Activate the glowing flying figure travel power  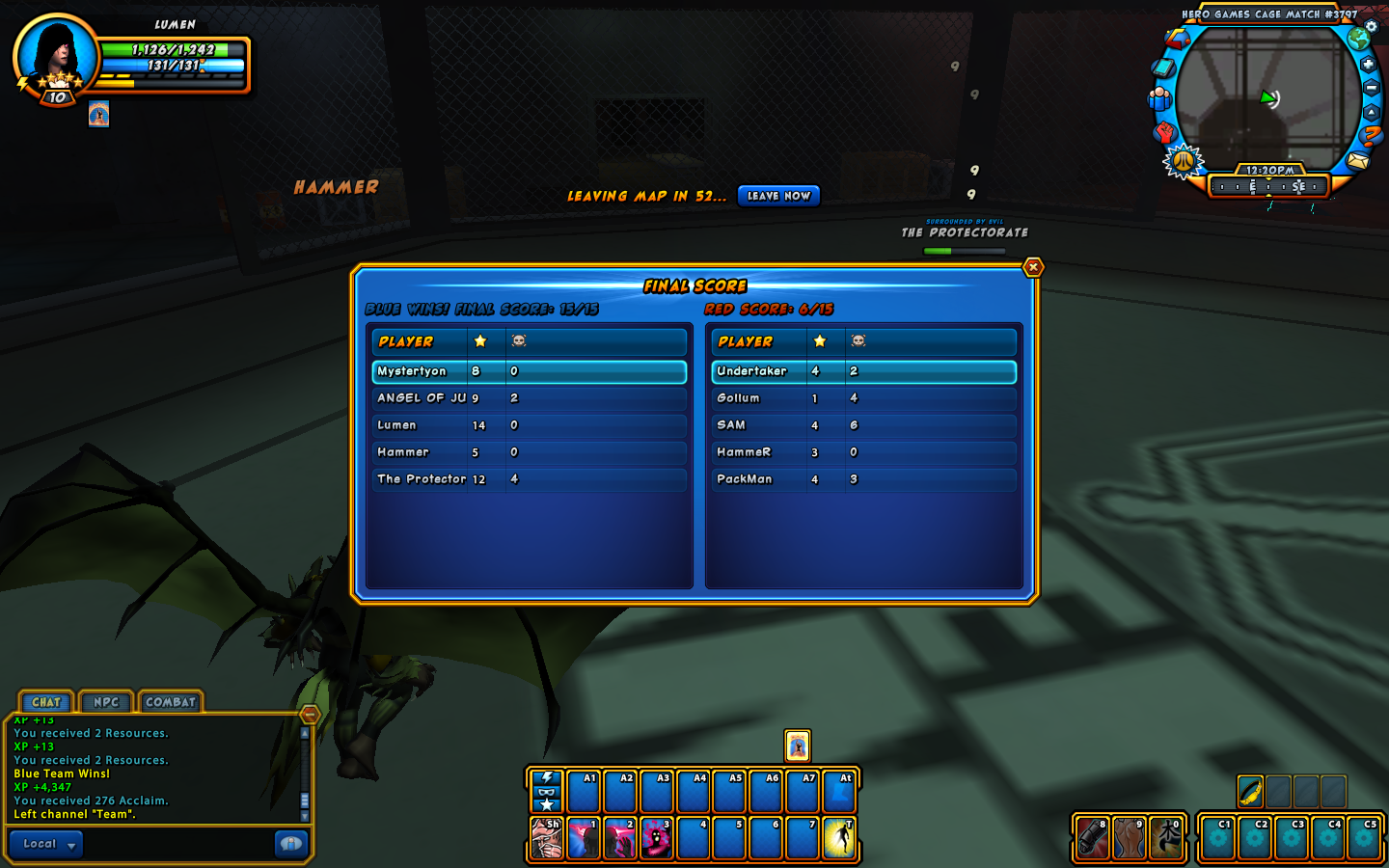click(839, 837)
